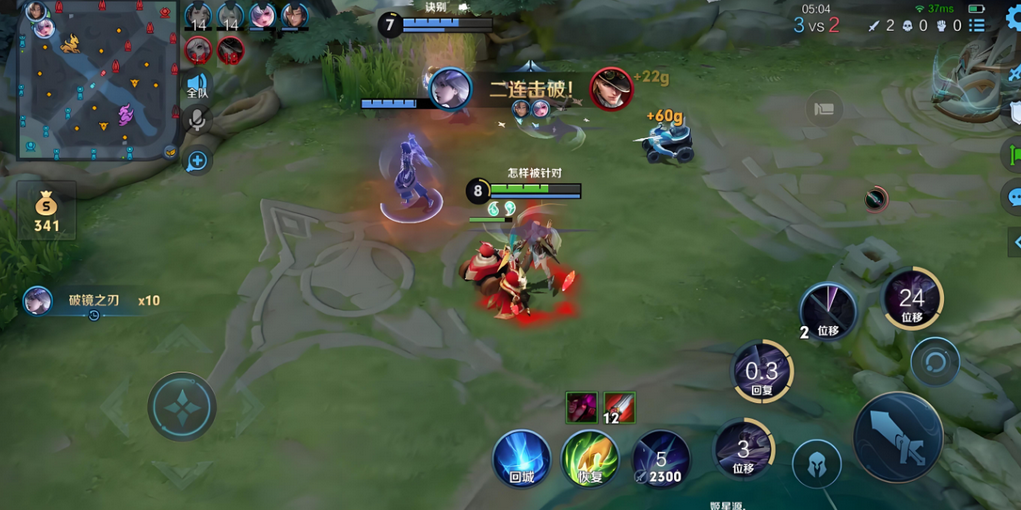The width and height of the screenshot is (1021, 510).
Task: Open the battlefield minimap
Action: pyautogui.click(x=97, y=80)
